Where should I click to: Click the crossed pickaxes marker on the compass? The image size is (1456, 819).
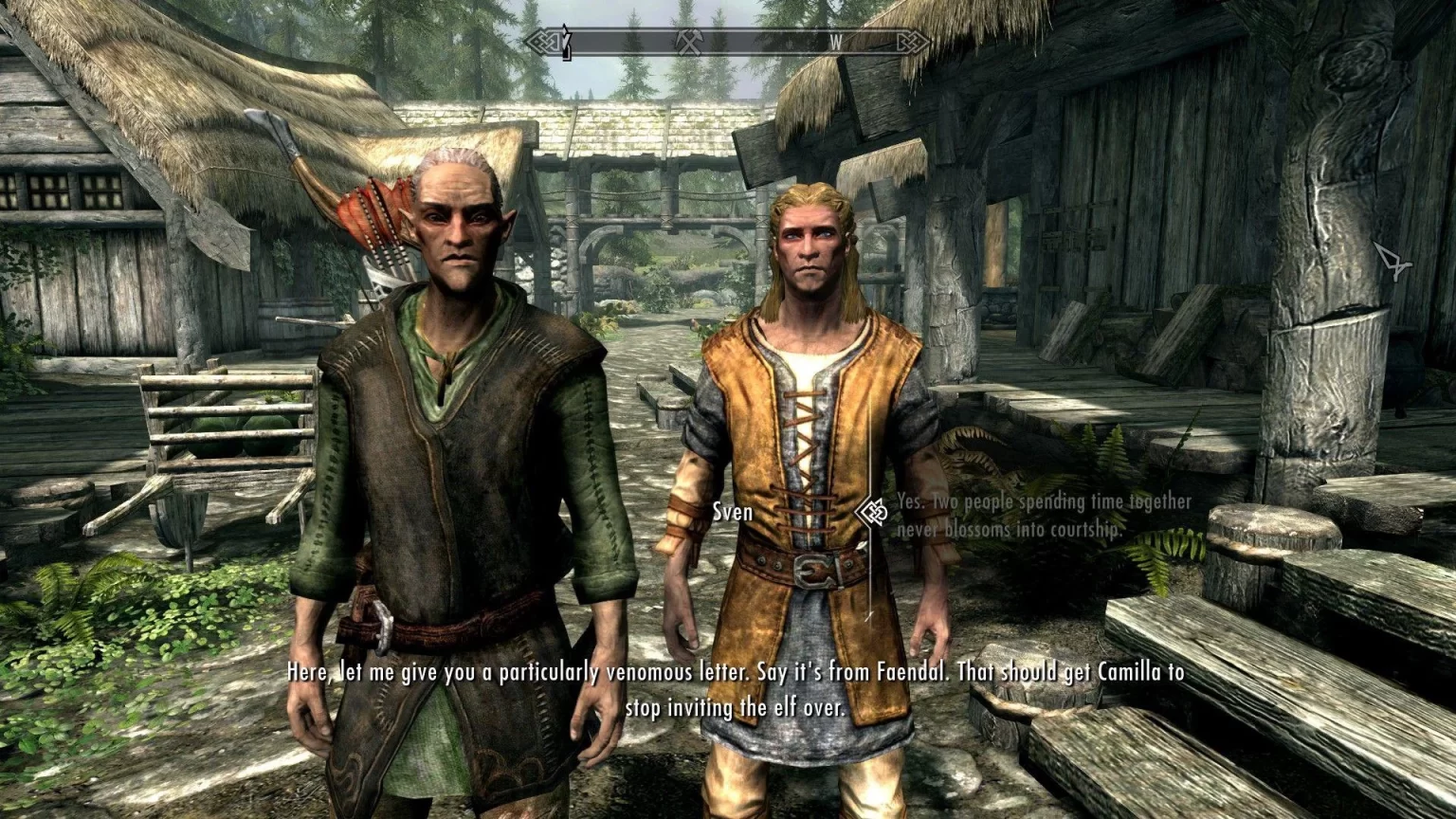click(x=688, y=42)
